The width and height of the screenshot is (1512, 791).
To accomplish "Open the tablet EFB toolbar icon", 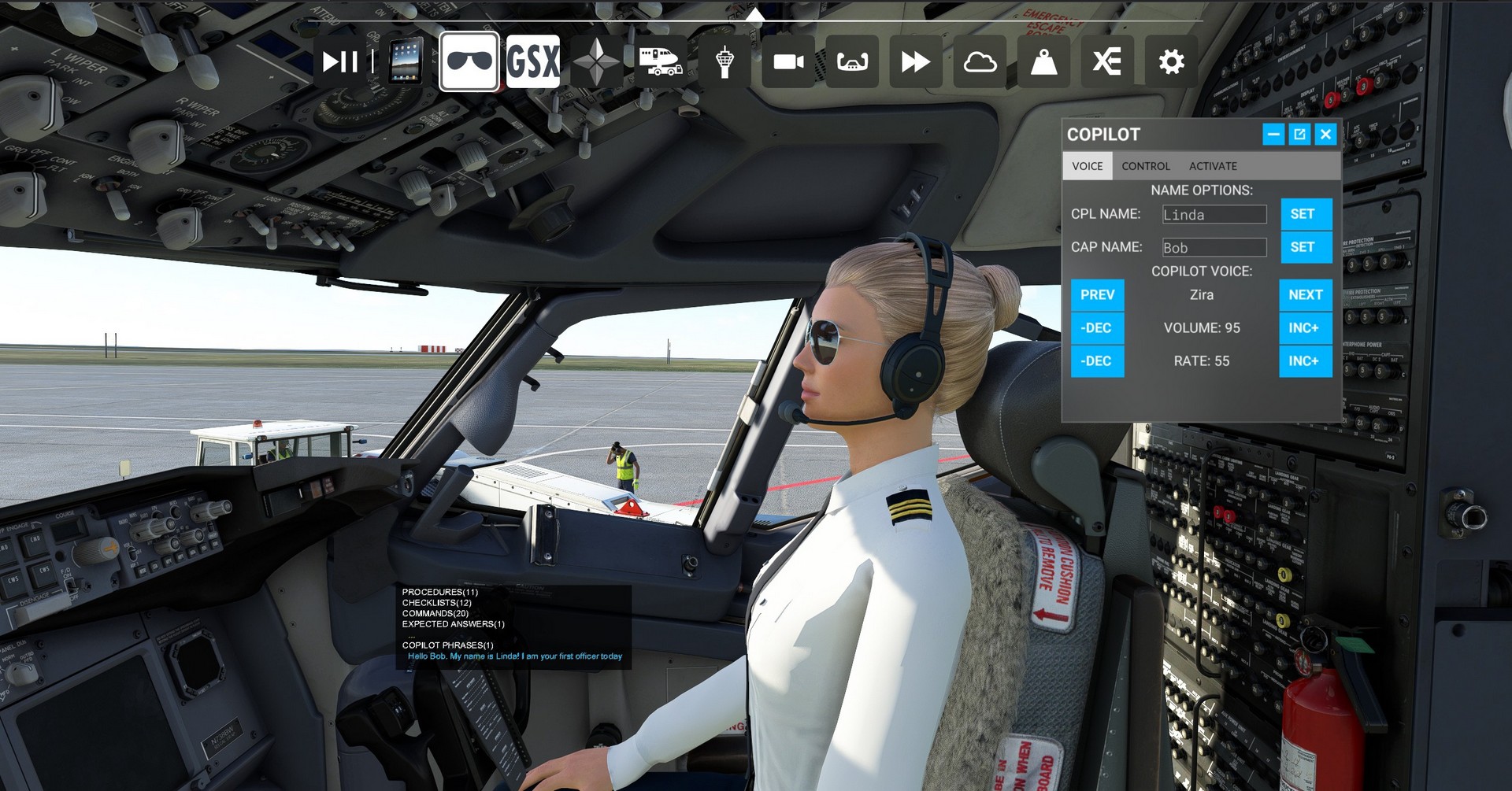I will [405, 61].
